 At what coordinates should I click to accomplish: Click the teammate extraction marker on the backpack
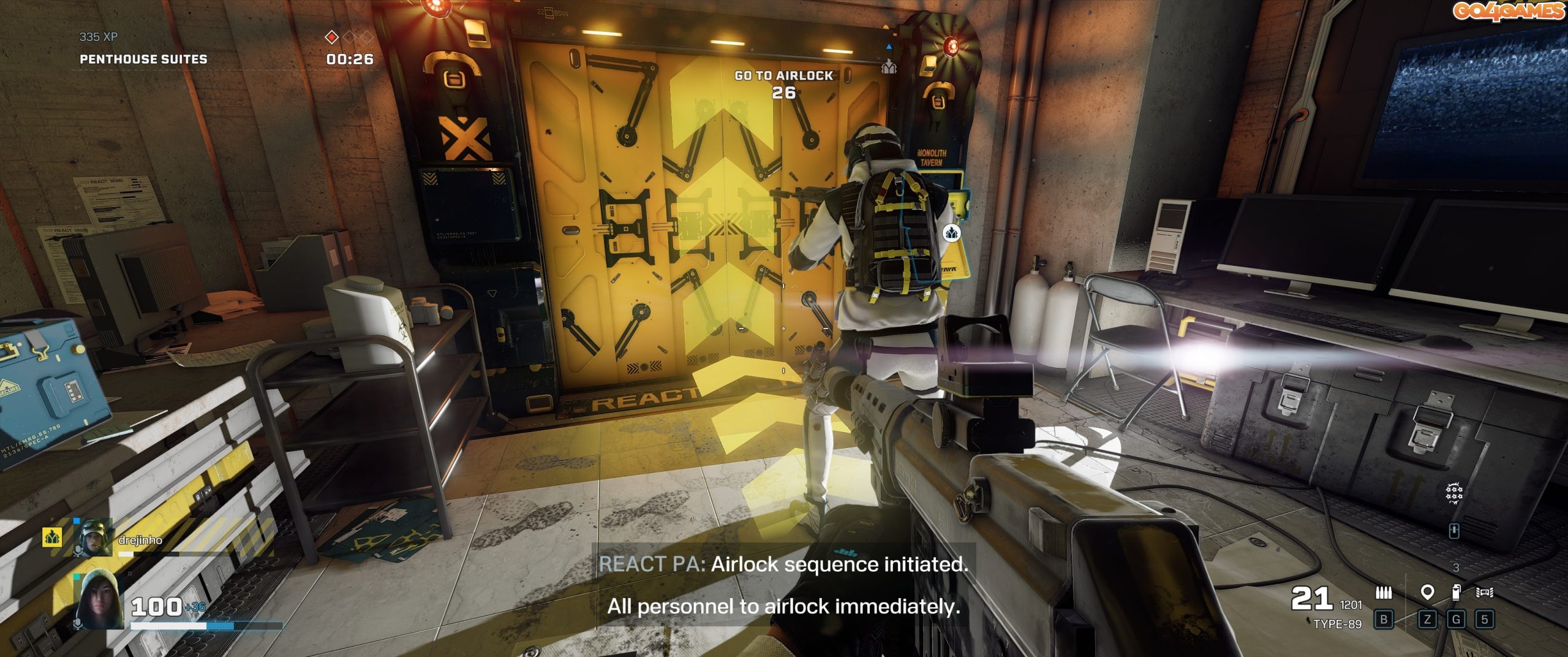coord(951,233)
